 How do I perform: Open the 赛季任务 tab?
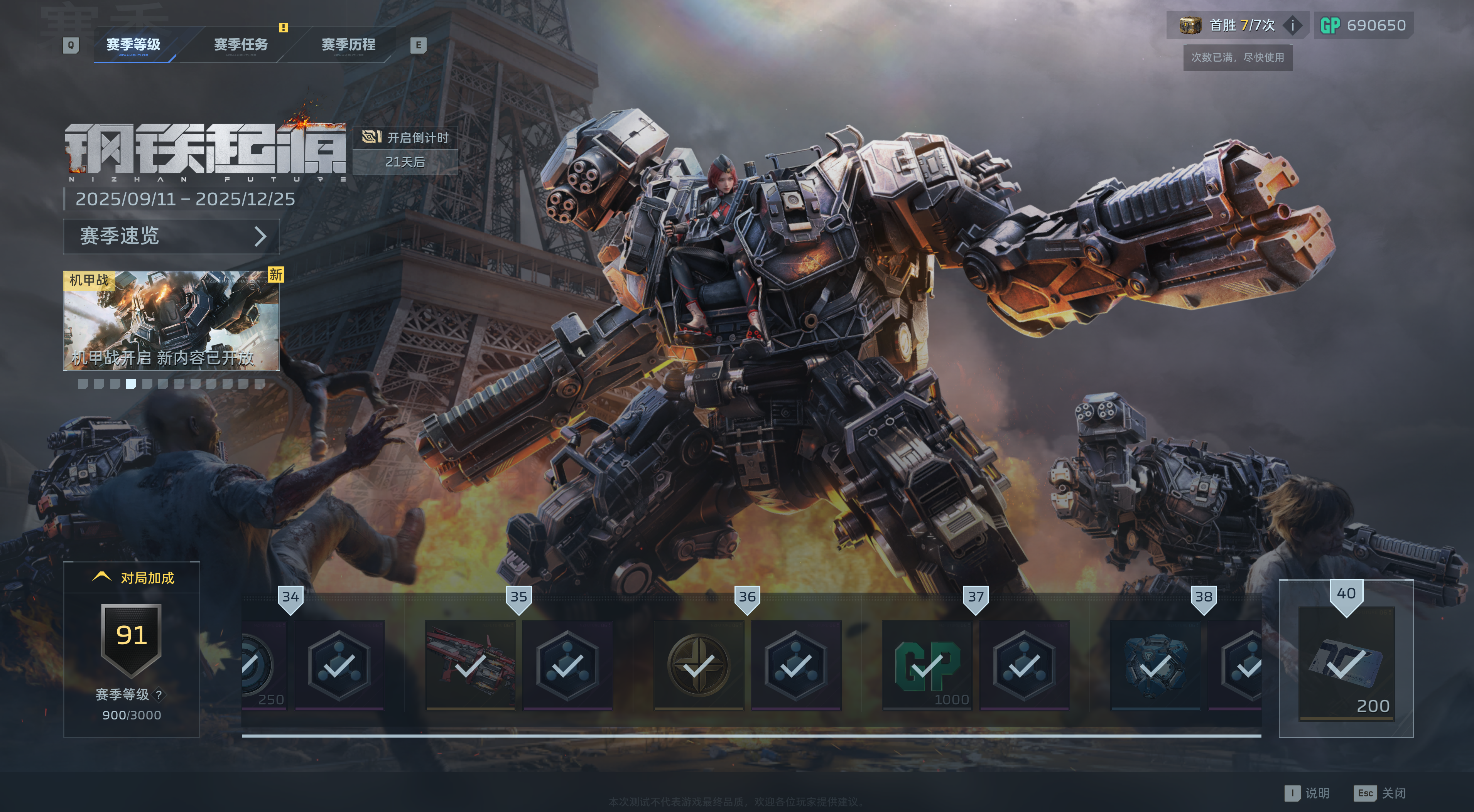tap(240, 45)
